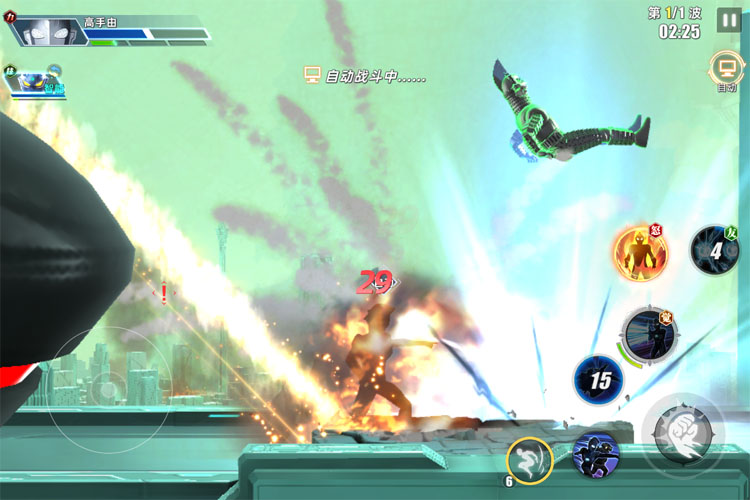Perform the yellow-ringed dash dodge
Image resolution: width=750 pixels, height=500 pixels.
530,461
